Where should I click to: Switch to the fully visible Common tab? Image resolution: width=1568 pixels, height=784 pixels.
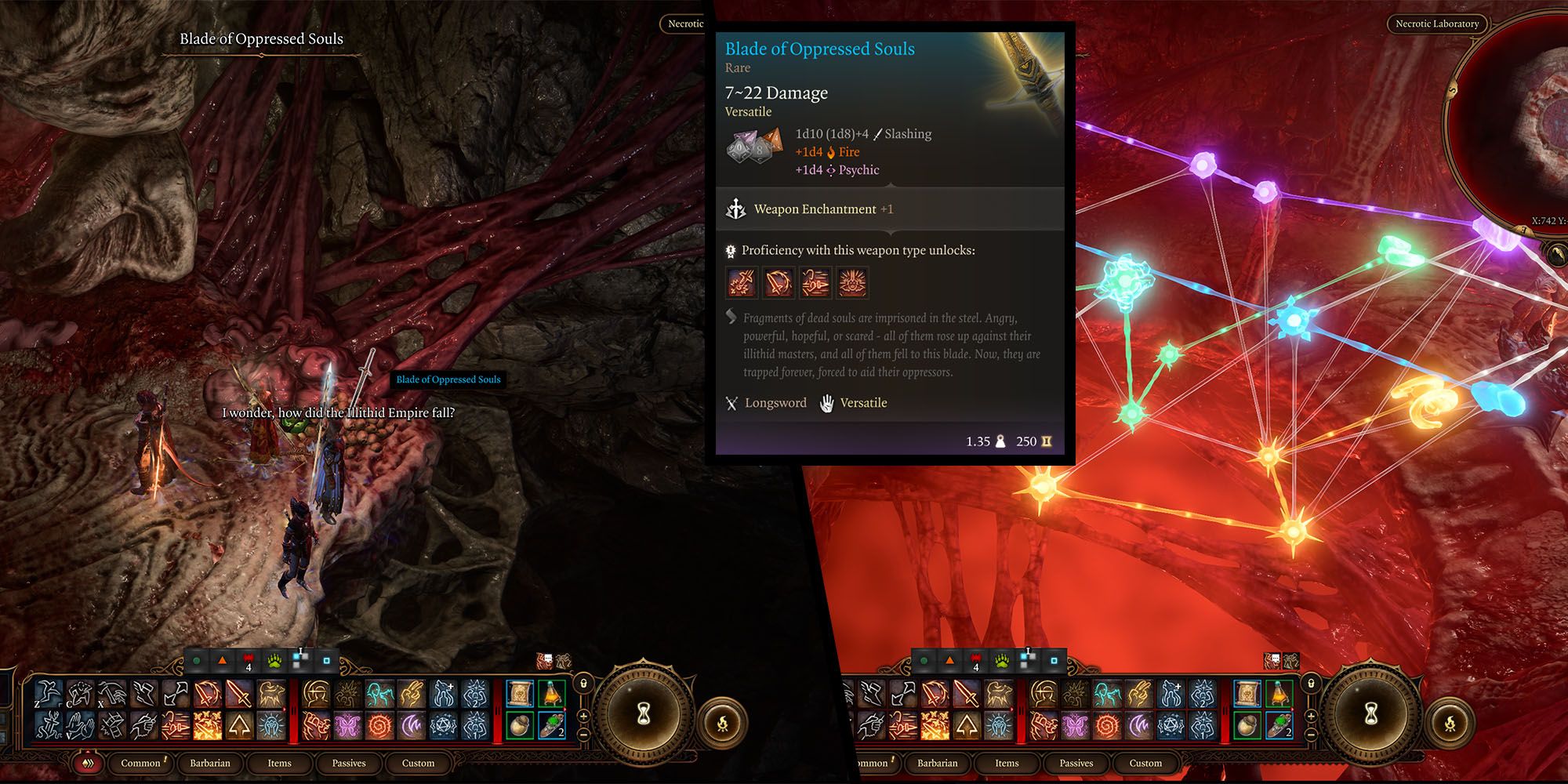pyautogui.click(x=141, y=763)
